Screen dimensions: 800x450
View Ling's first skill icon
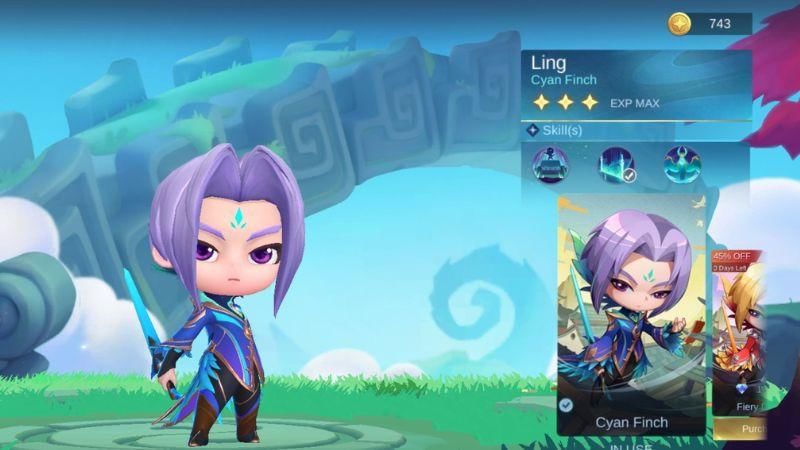pos(550,165)
